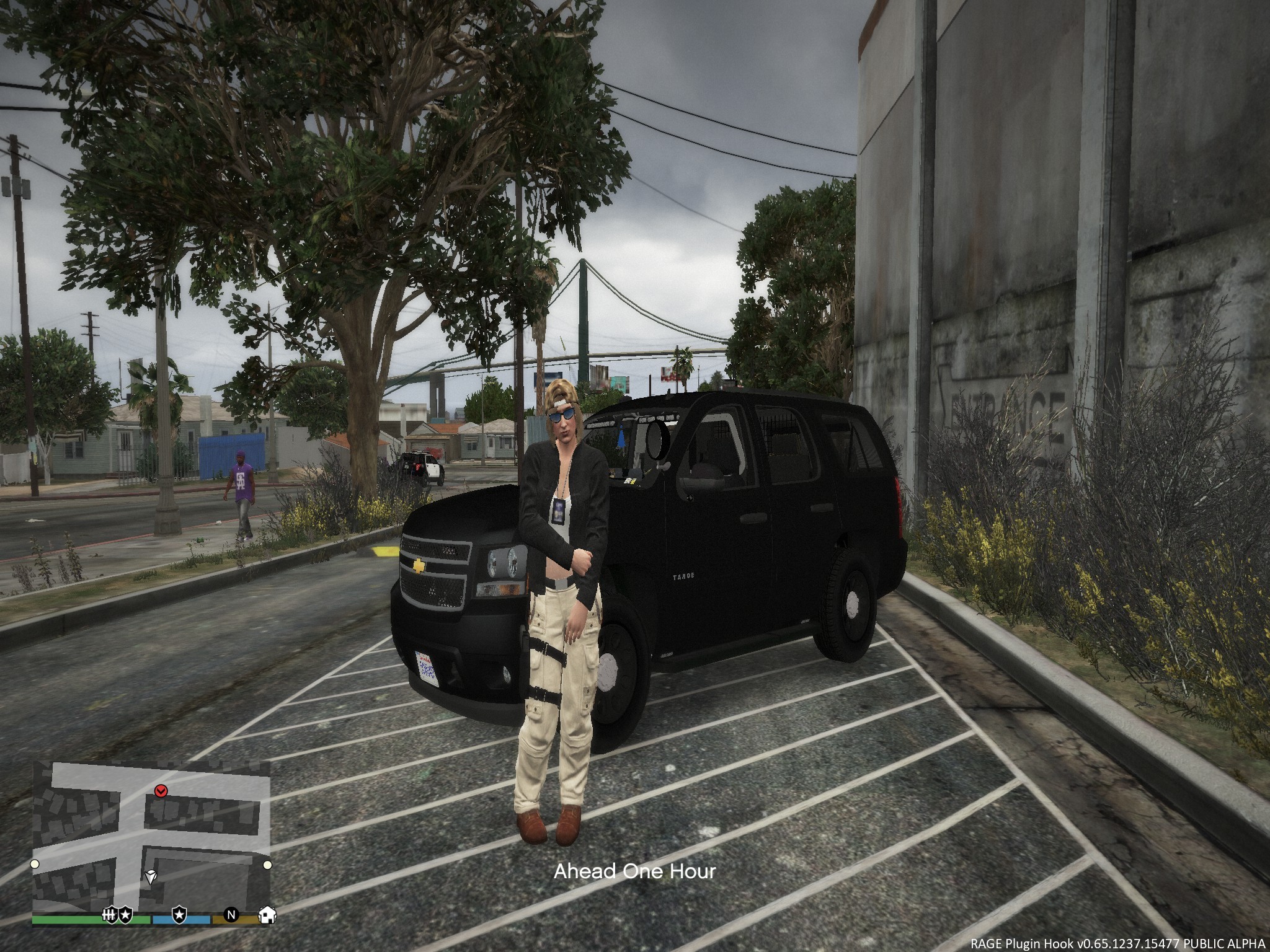Image resolution: width=1270 pixels, height=952 pixels.
Task: Click the white player arrow on minimap
Action: (x=151, y=876)
